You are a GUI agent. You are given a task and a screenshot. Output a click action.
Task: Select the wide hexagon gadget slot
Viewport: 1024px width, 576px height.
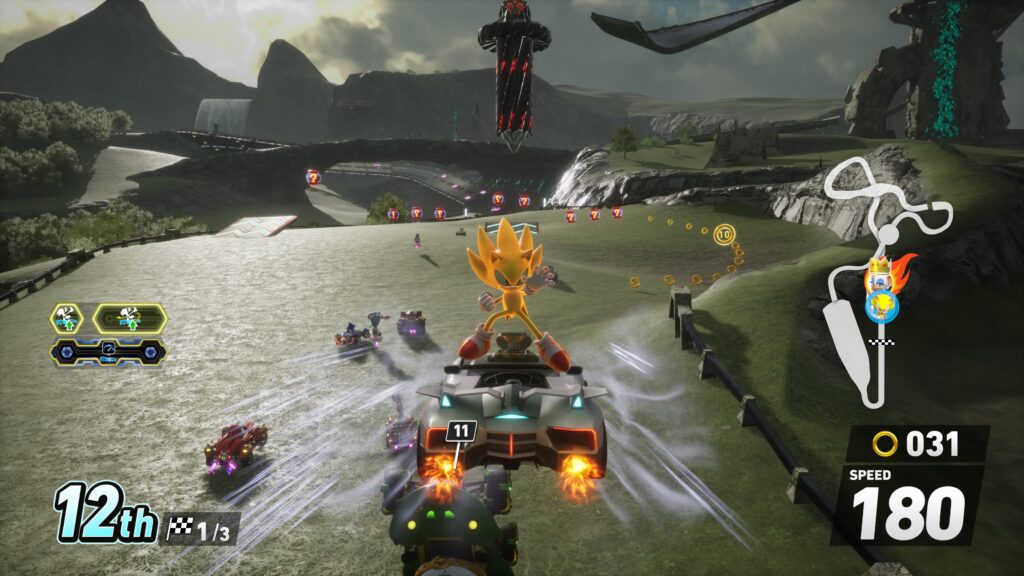[x=129, y=319]
